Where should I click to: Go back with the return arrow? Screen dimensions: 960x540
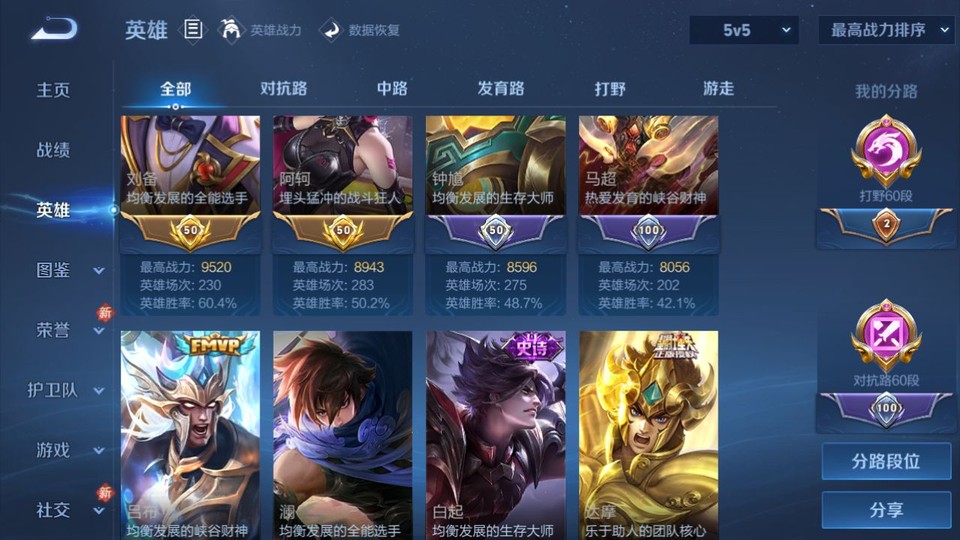(53, 30)
